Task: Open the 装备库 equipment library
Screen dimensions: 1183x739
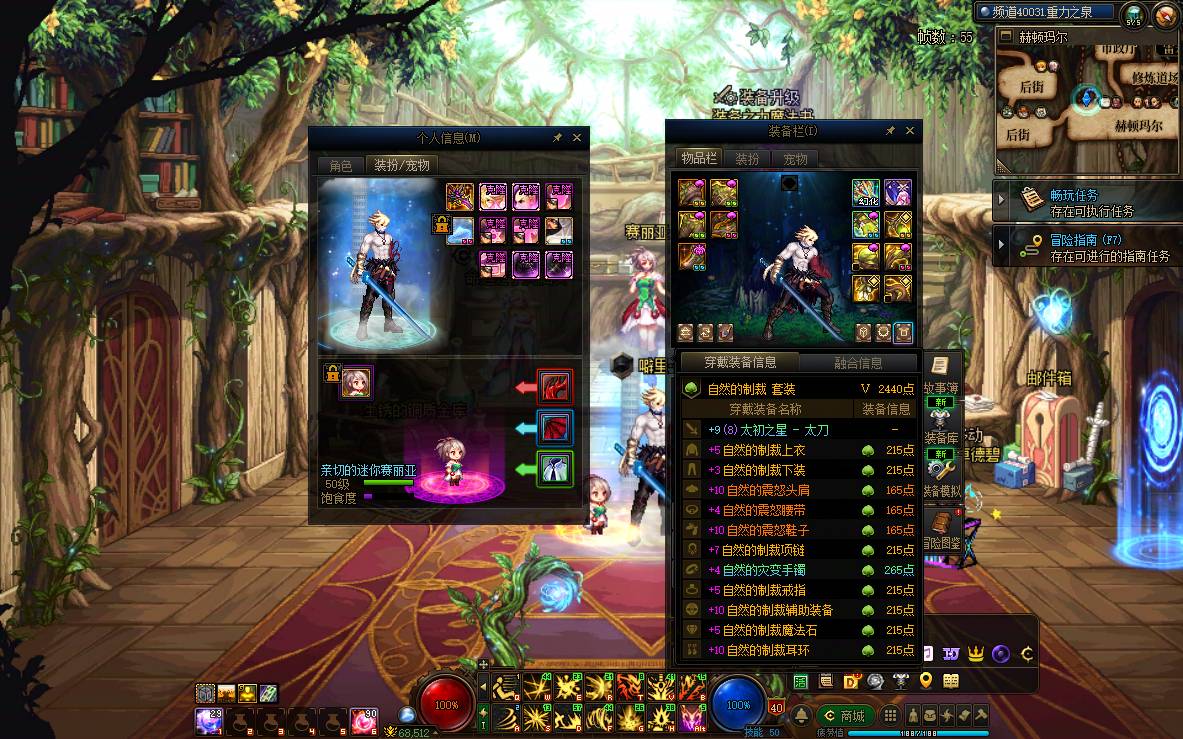Action: 940,430
